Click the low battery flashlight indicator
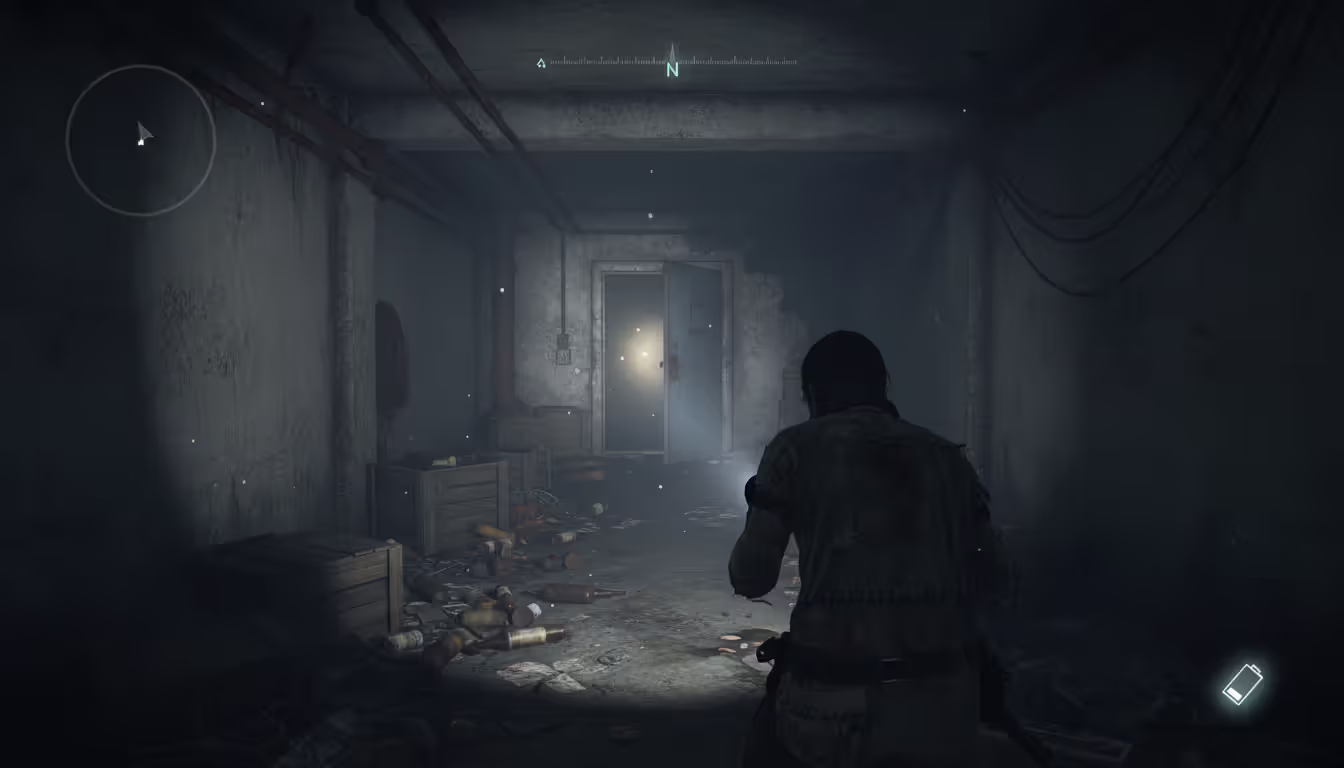The width and height of the screenshot is (1344, 768). tap(1244, 683)
